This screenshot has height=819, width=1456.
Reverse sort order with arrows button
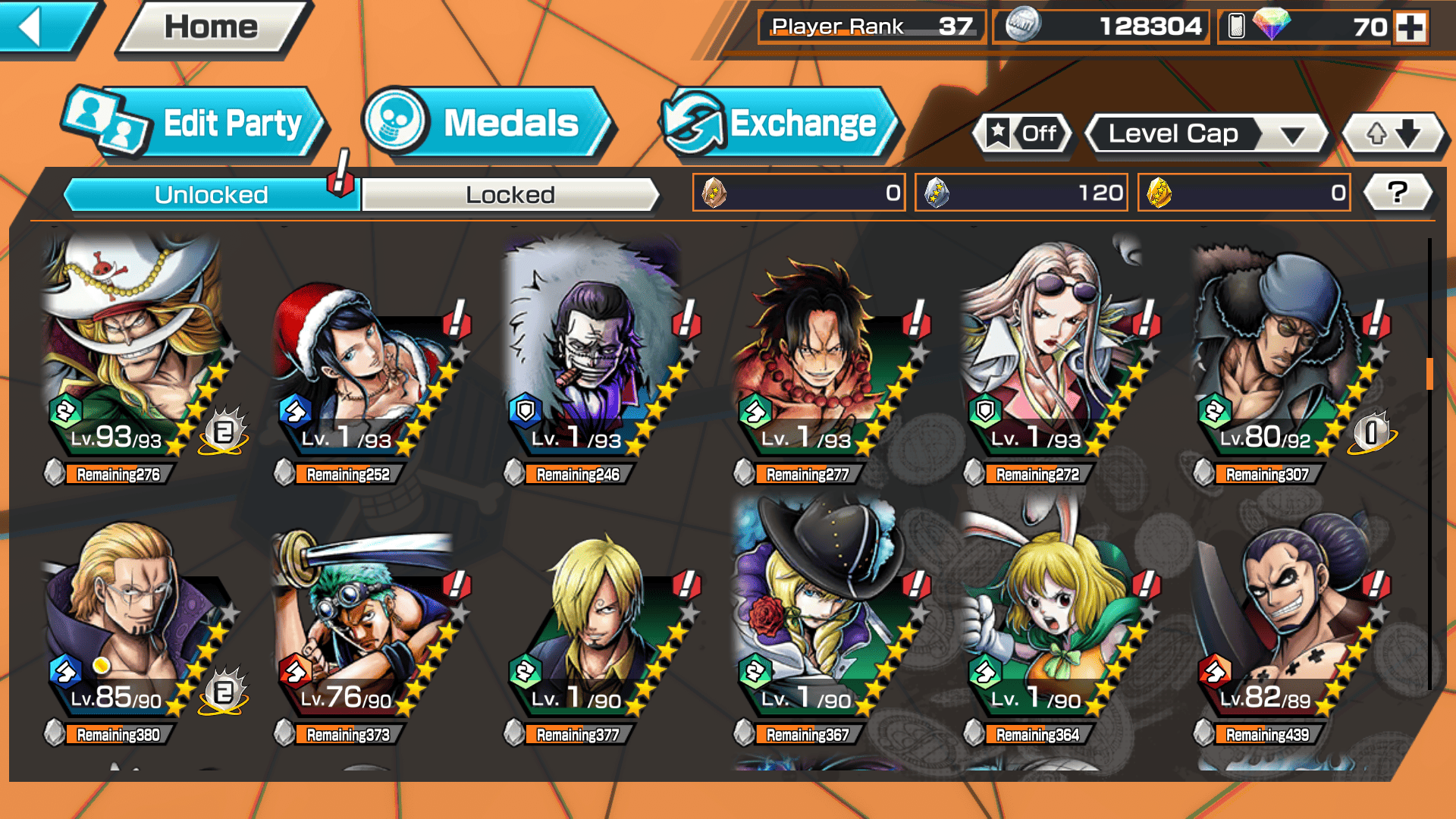click(1393, 134)
